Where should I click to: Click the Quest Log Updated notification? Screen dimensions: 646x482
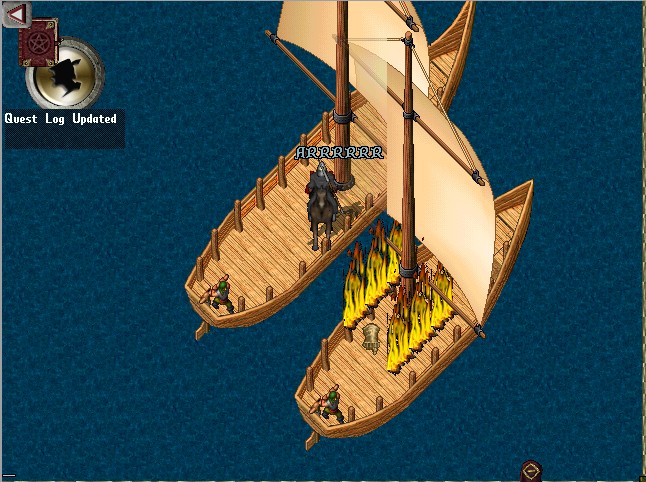coord(61,119)
